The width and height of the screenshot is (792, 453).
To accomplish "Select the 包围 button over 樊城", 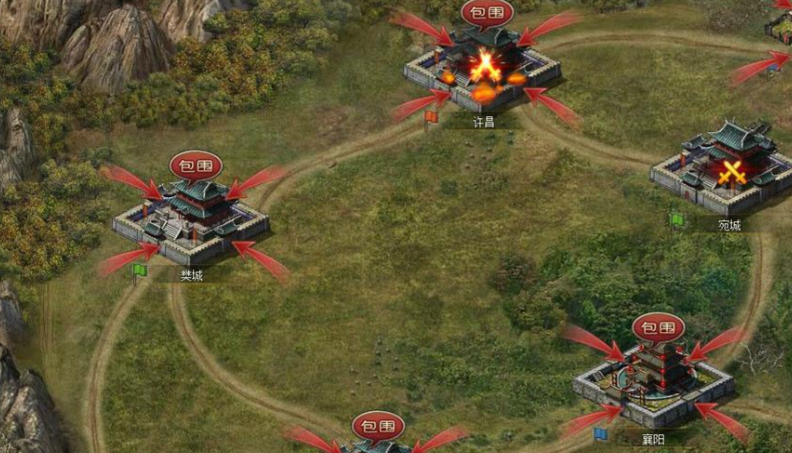I will point(195,166).
